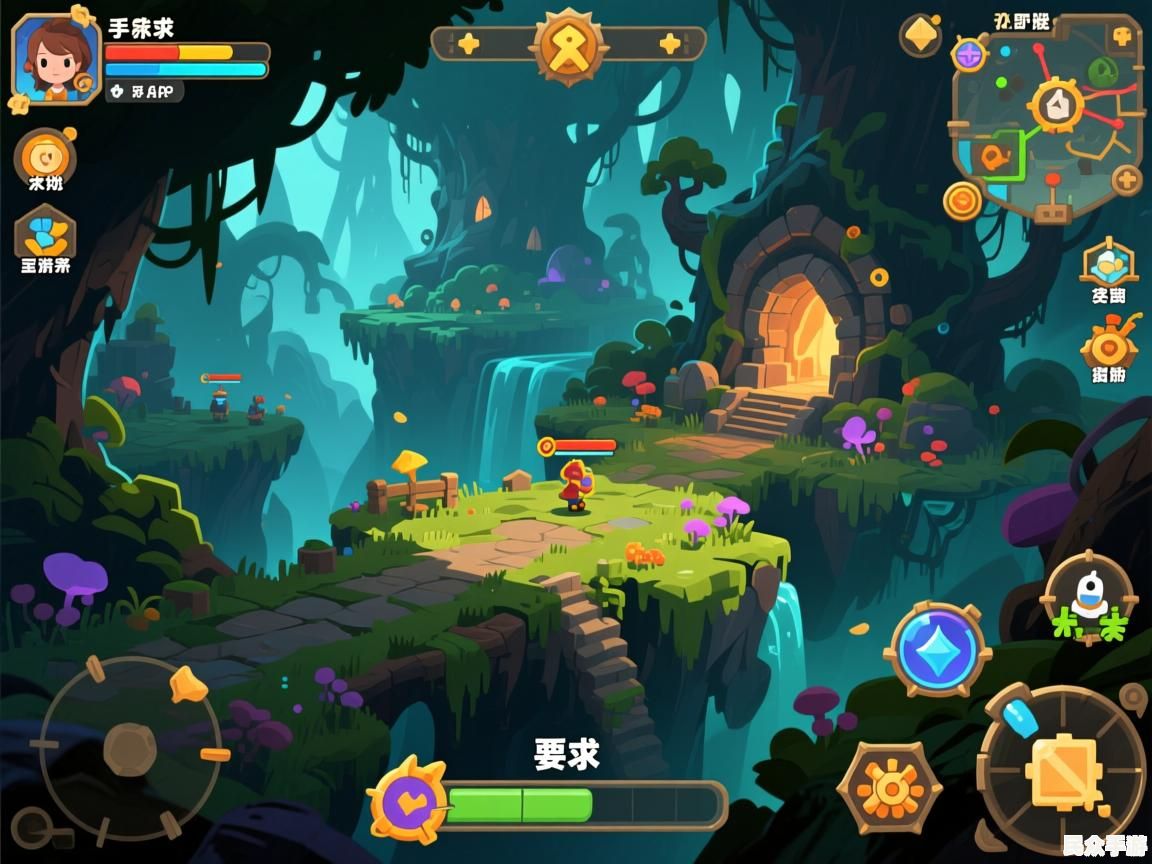Open the blue and yellow gem hexagon menu
This screenshot has height=864, width=1152.
pos(45,234)
